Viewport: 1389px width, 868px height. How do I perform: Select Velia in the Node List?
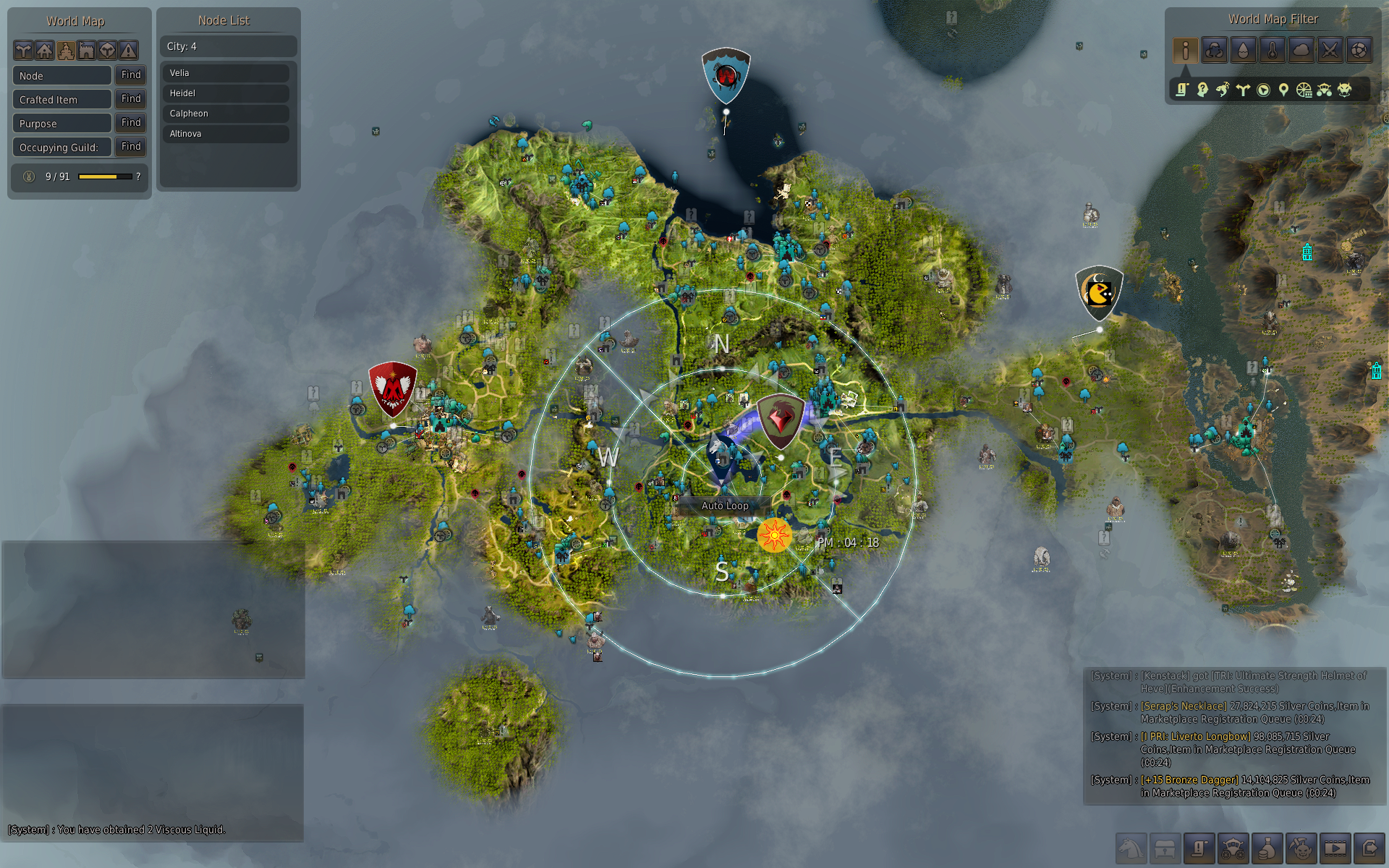click(226, 73)
